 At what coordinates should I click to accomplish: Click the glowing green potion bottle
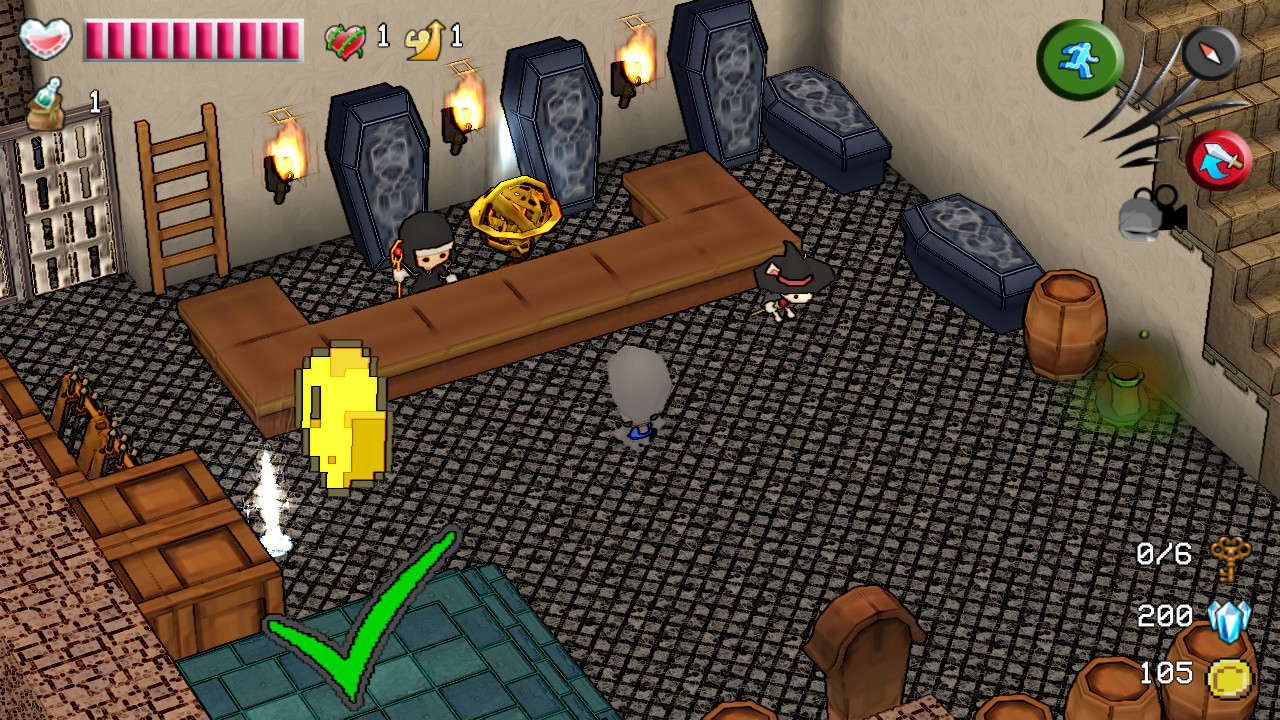pos(1125,390)
